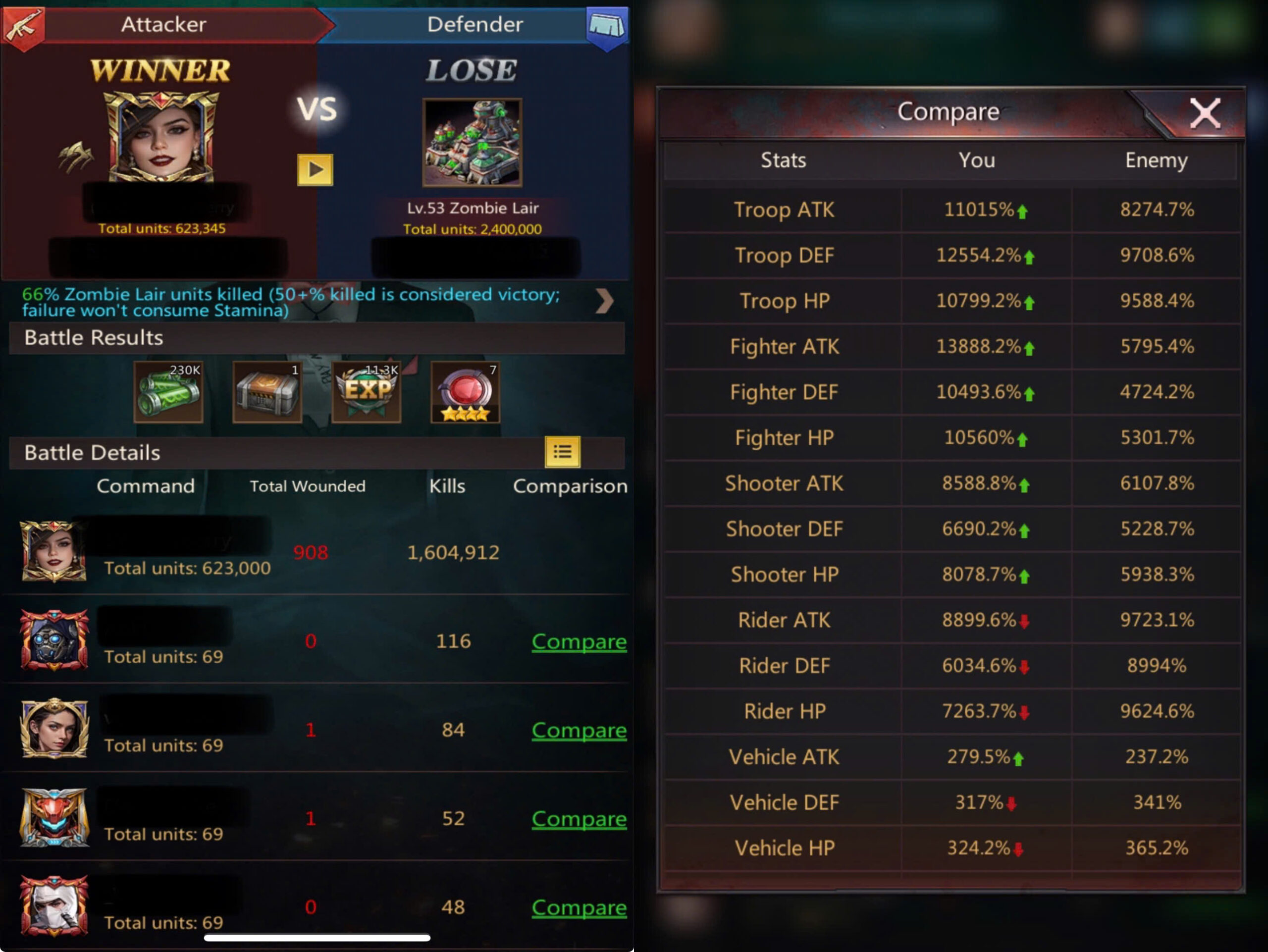
Task: Expand the Zombie Lair kill percentage arrow
Action: click(604, 301)
